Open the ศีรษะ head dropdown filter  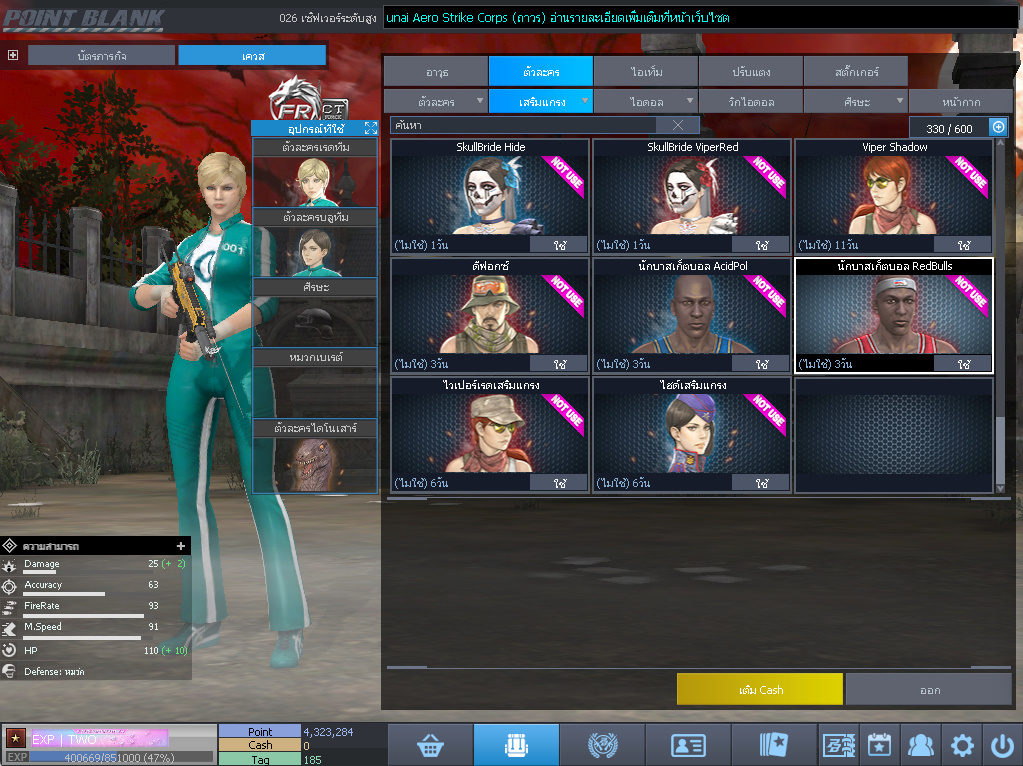coord(855,101)
